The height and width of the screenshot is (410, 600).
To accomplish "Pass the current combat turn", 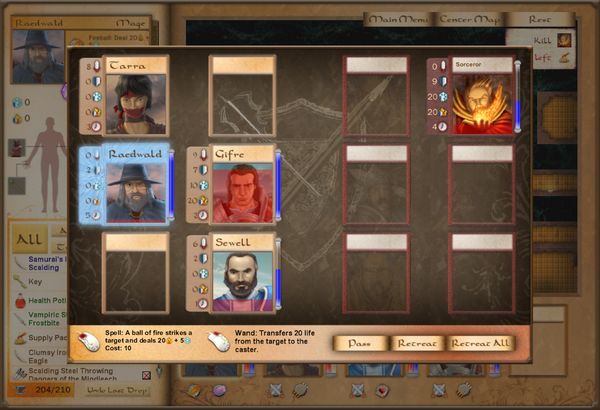I will [360, 343].
